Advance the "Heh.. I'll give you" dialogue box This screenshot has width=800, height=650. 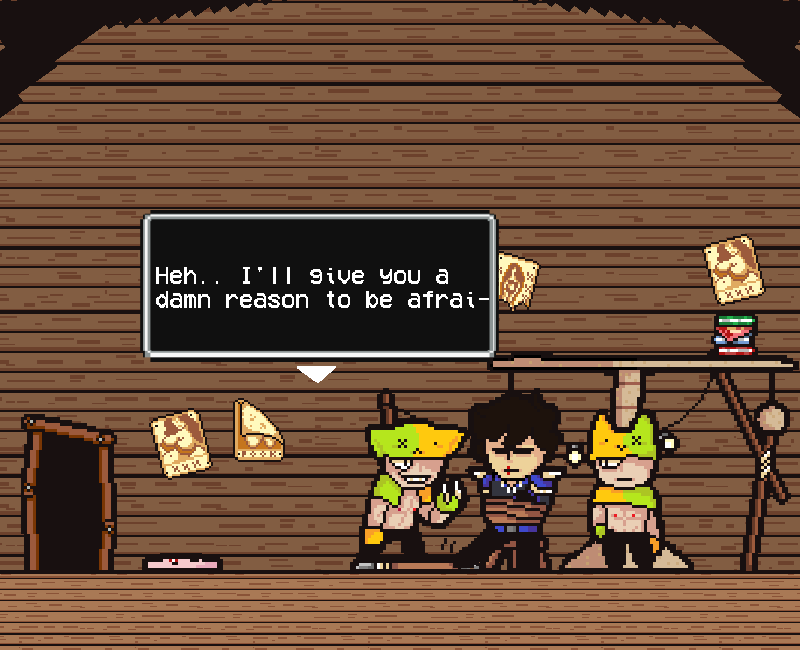pos(320,286)
